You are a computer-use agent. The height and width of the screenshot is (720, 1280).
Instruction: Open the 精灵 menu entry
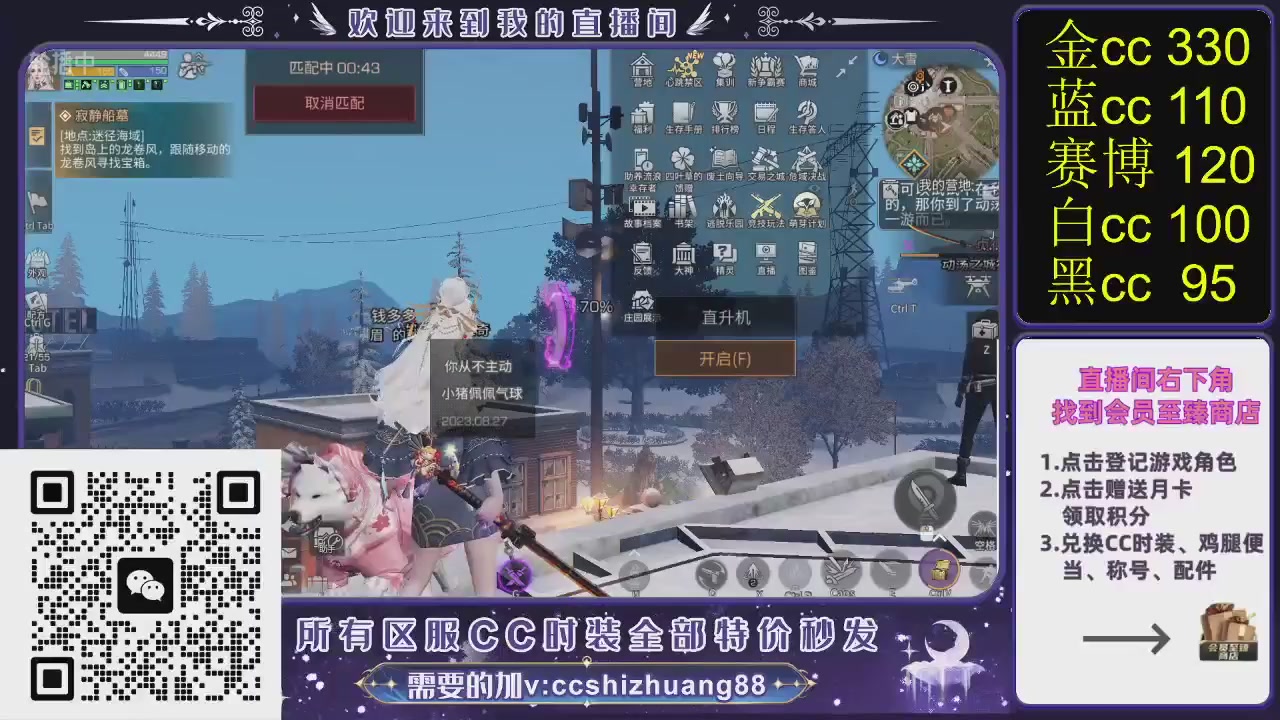[723, 253]
